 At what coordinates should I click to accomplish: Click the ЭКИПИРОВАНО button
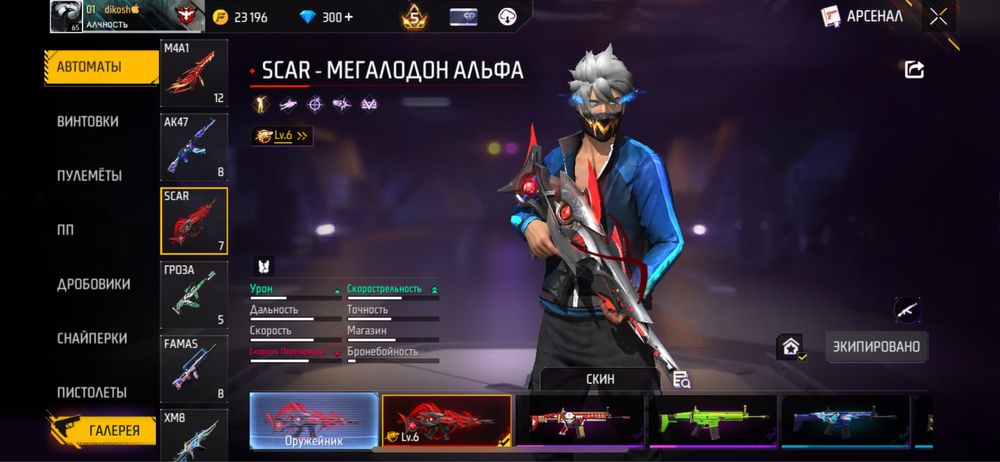tap(878, 346)
